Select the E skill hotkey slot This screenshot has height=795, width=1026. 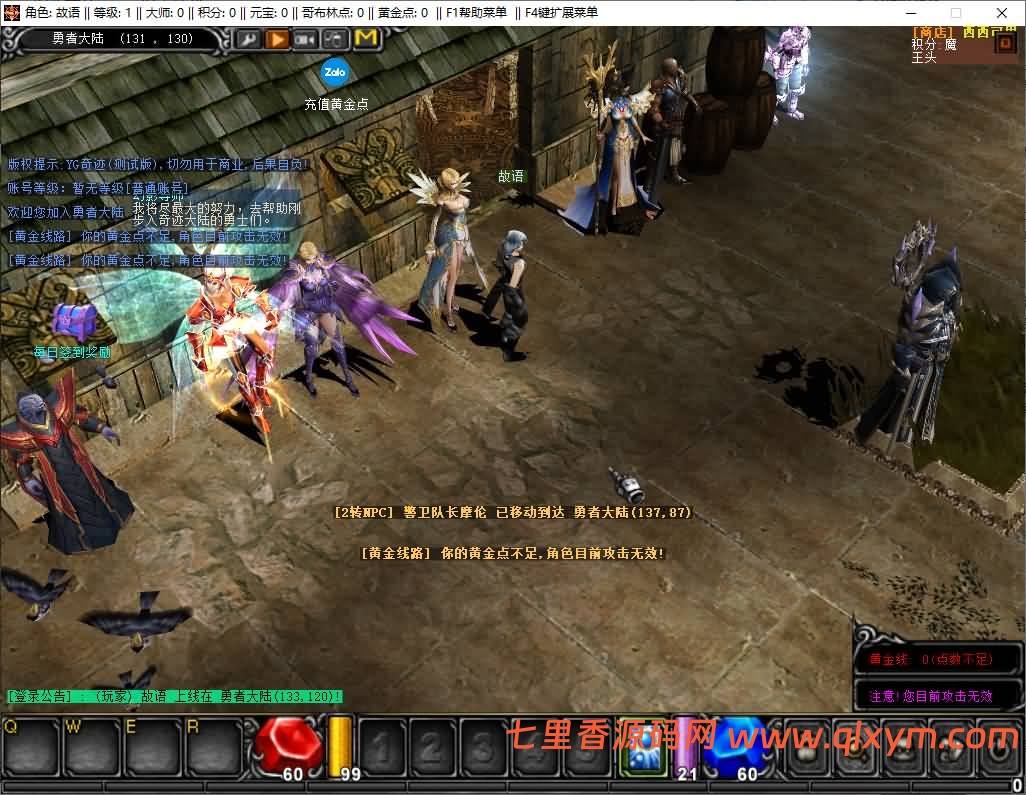coord(152,746)
